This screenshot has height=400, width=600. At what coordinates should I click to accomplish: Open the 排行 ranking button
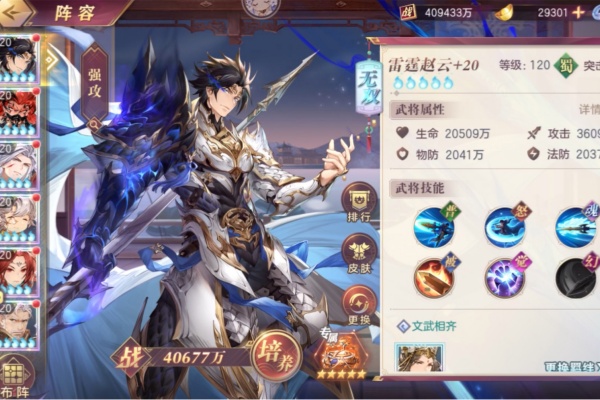point(359,203)
